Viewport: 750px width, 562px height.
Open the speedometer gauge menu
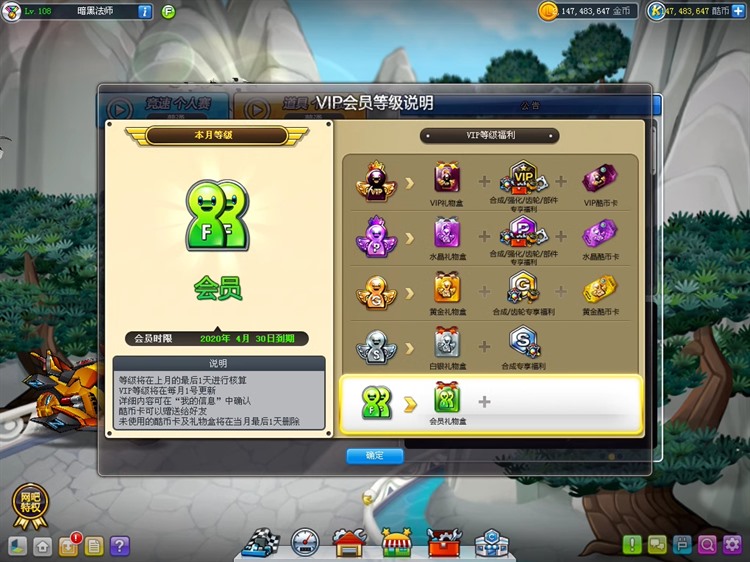click(304, 543)
